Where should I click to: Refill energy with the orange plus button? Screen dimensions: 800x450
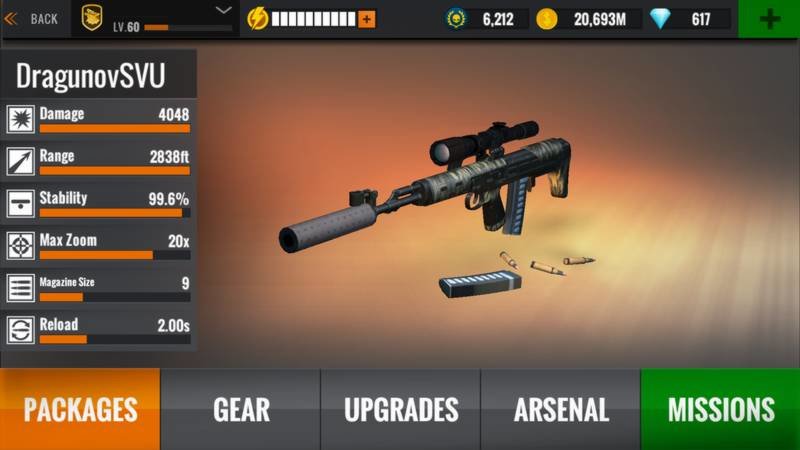tap(366, 19)
